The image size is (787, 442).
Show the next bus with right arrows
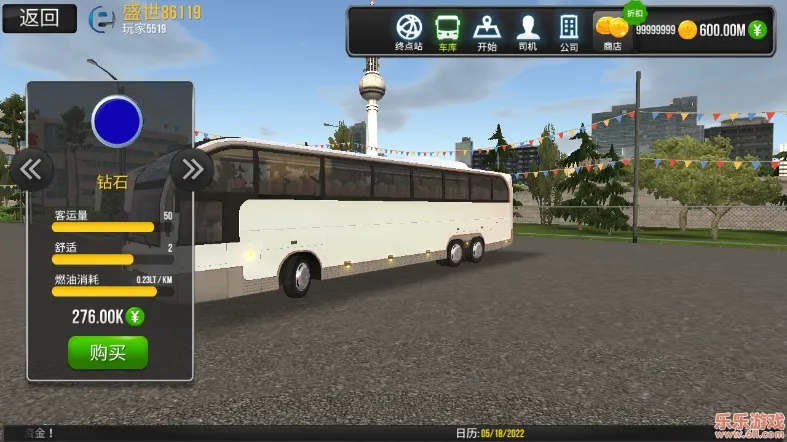[x=190, y=168]
